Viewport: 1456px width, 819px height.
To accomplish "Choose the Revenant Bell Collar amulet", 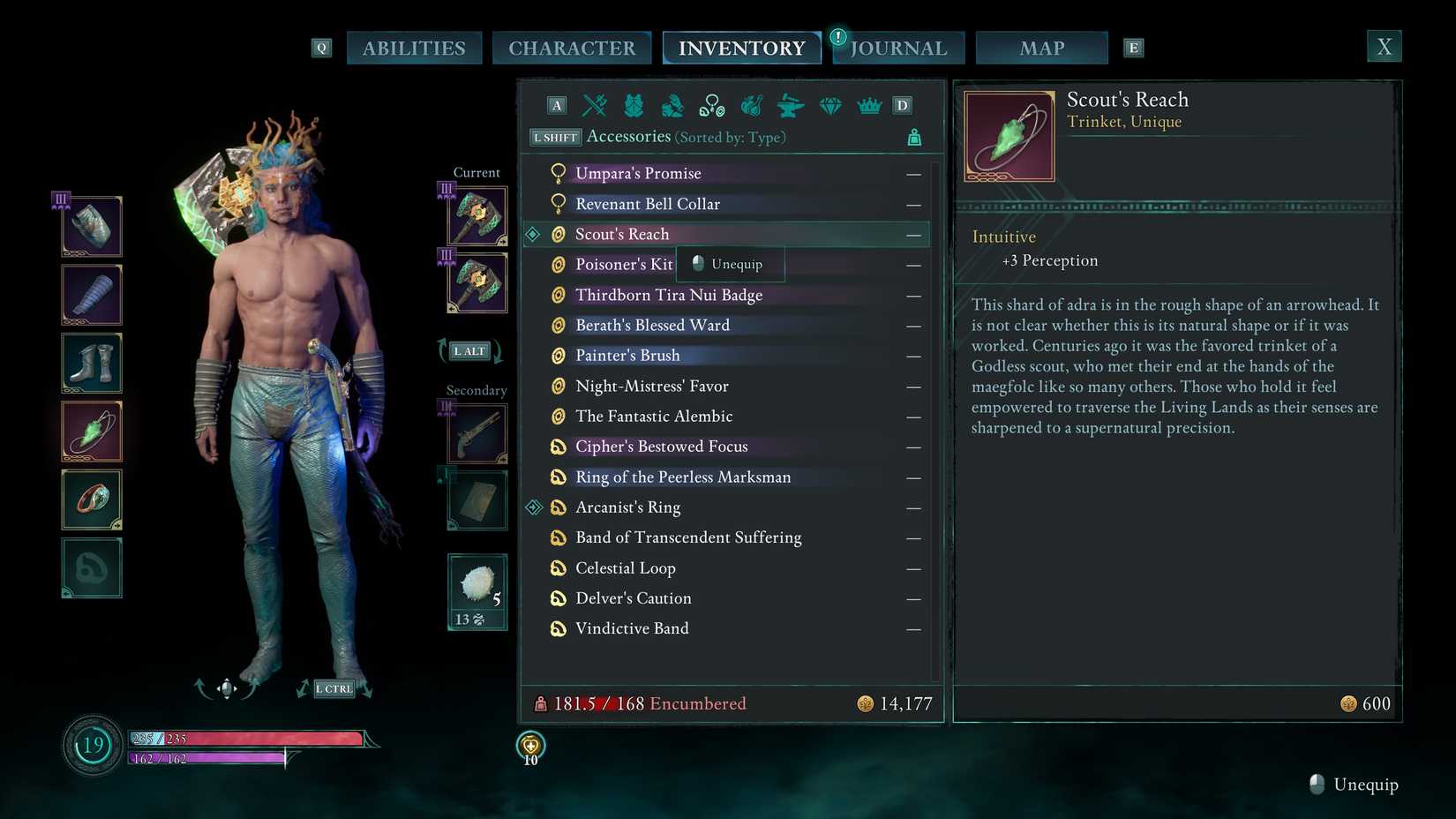I will 648,204.
